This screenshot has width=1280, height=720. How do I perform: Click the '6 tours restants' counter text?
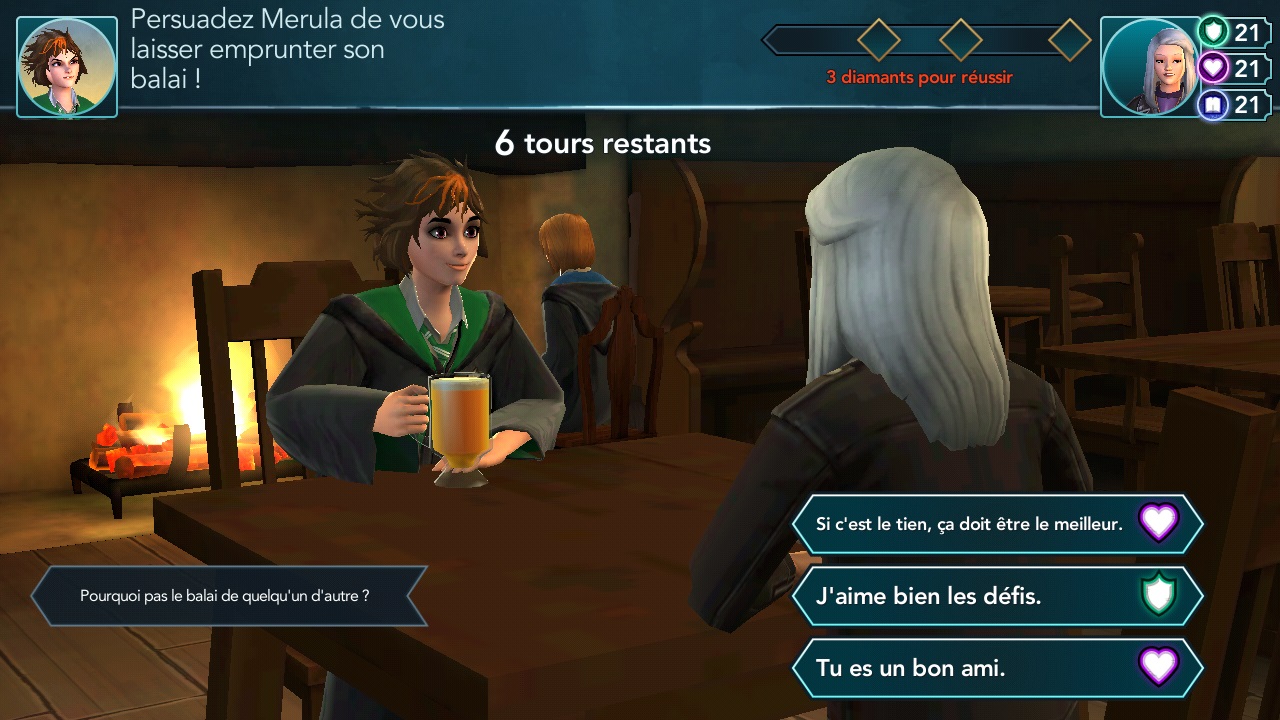click(601, 143)
